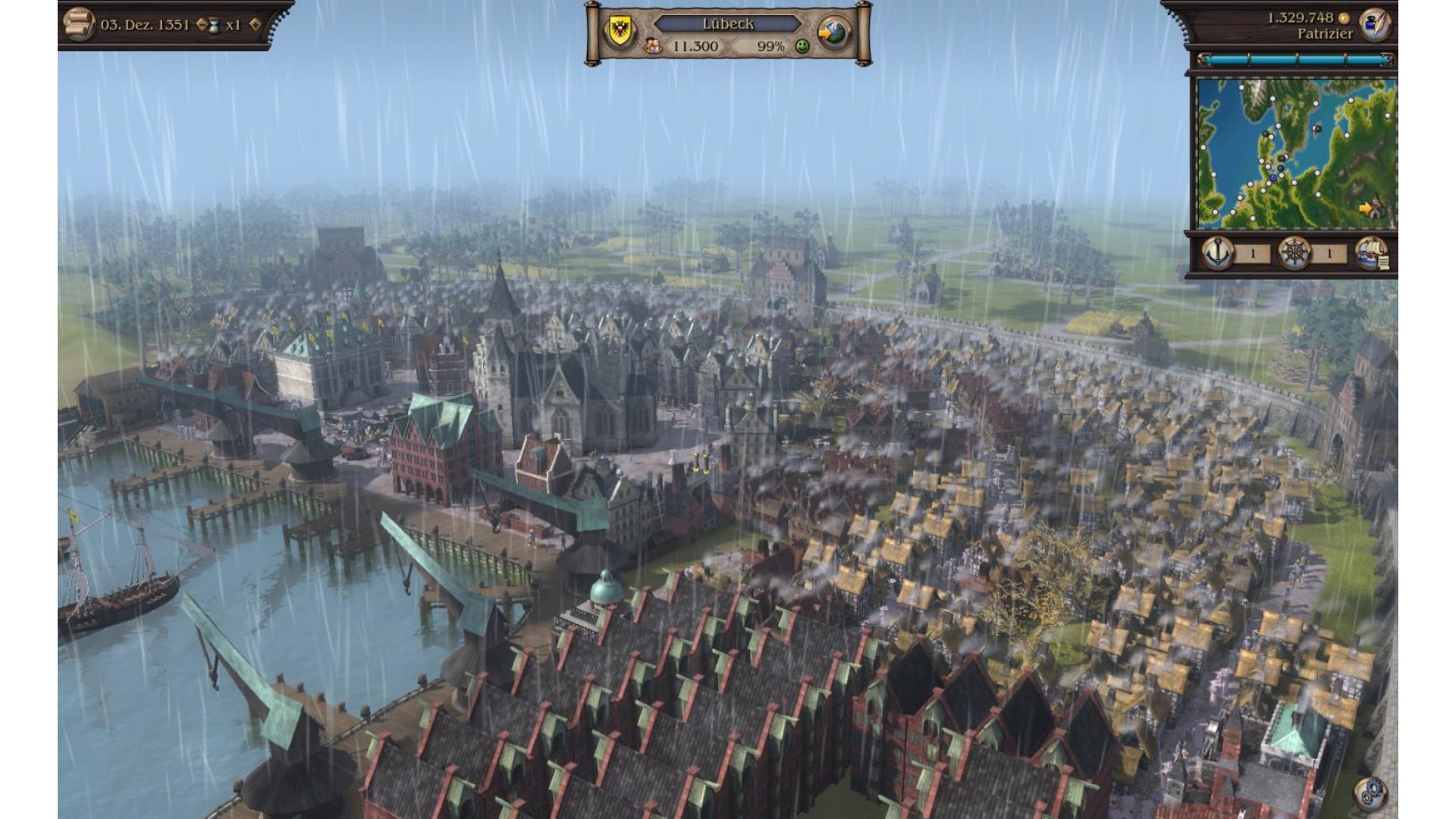
Task: Click the minimap of the Baltic region
Action: 1295,152
